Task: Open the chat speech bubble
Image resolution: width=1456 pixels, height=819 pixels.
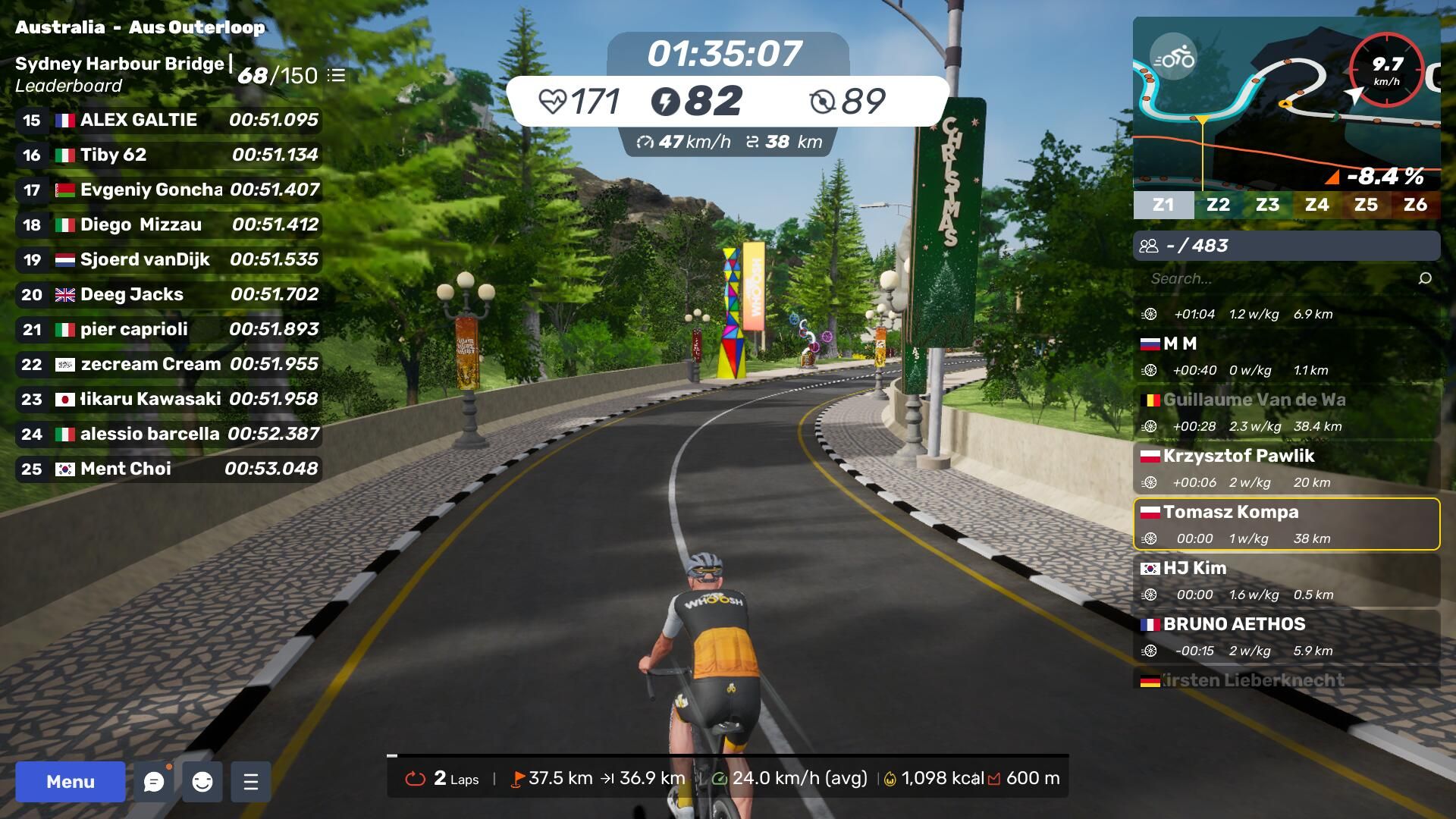Action: [154, 782]
